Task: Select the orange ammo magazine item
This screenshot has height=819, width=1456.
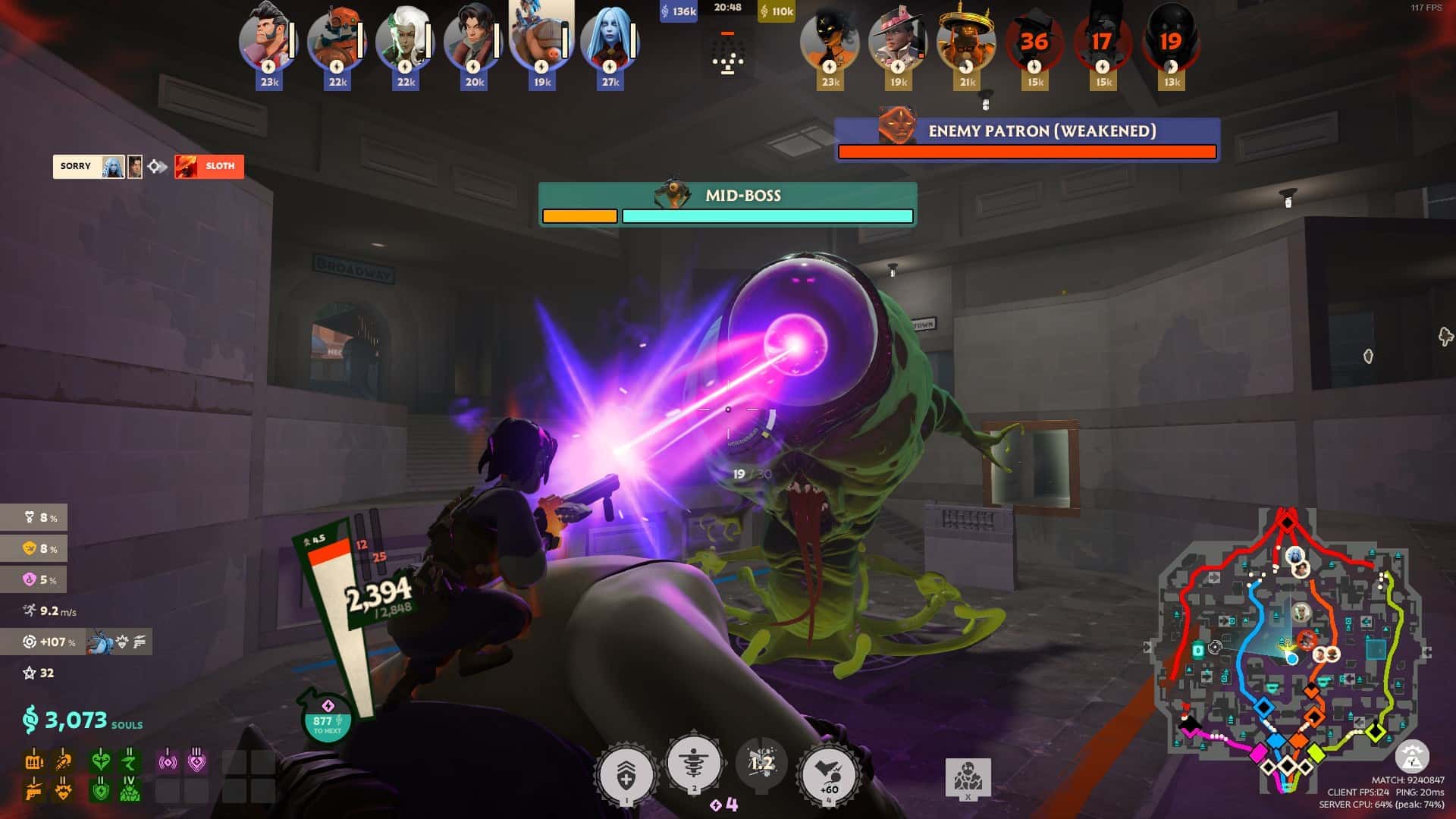Action: (34, 760)
